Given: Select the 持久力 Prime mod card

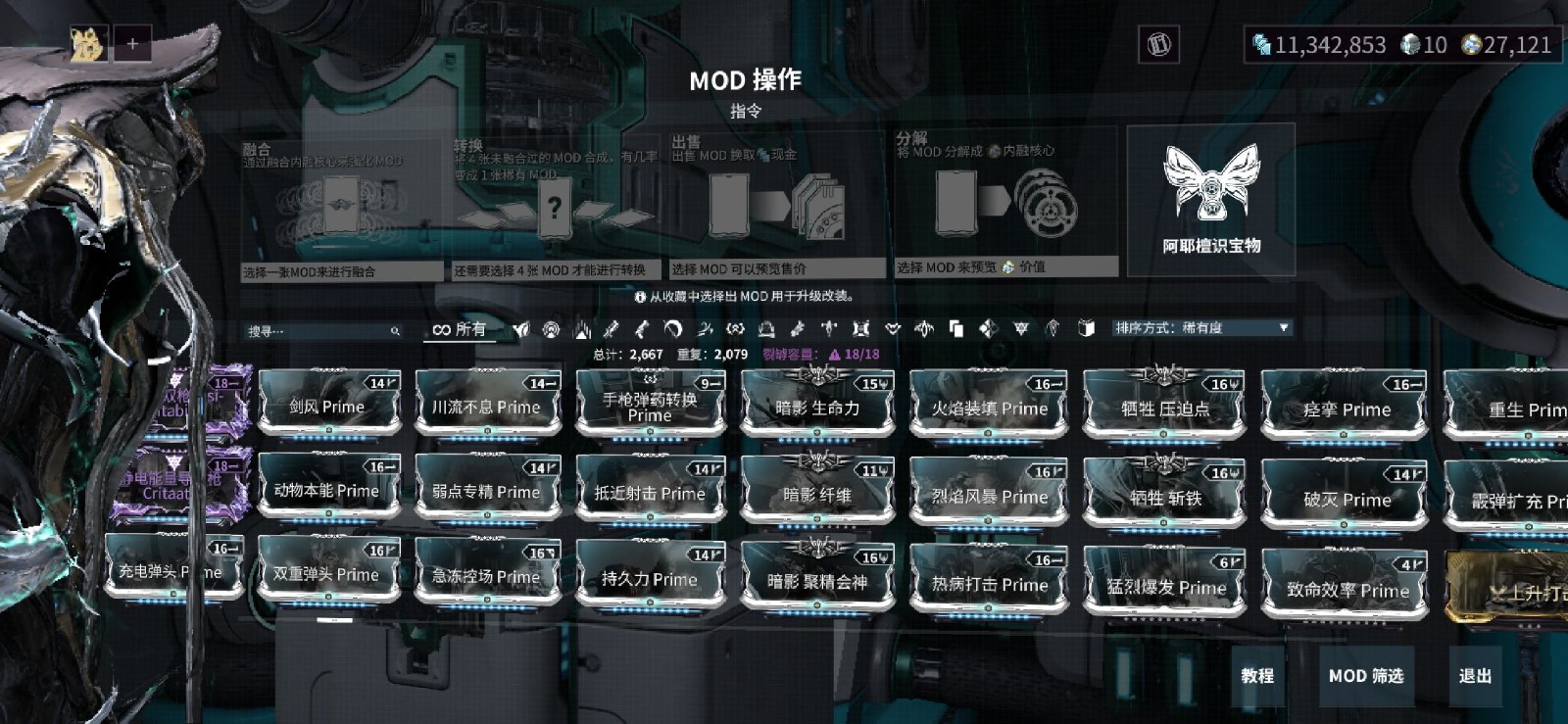Looking at the screenshot, I should click(x=649, y=578).
